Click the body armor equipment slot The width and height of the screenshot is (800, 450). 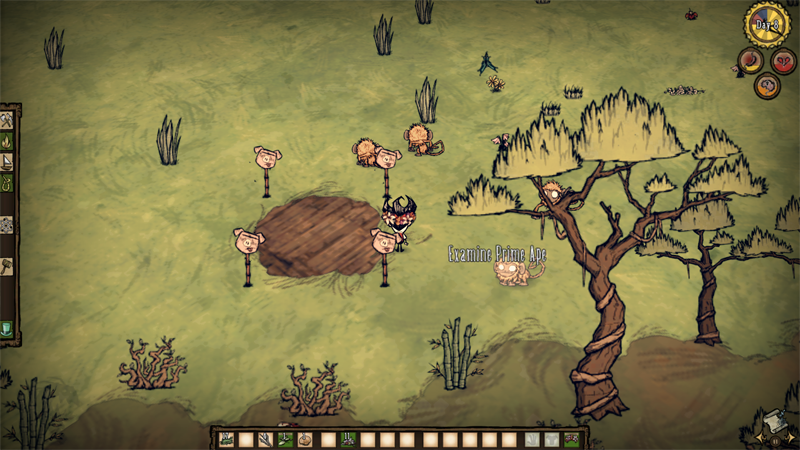(x=551, y=439)
